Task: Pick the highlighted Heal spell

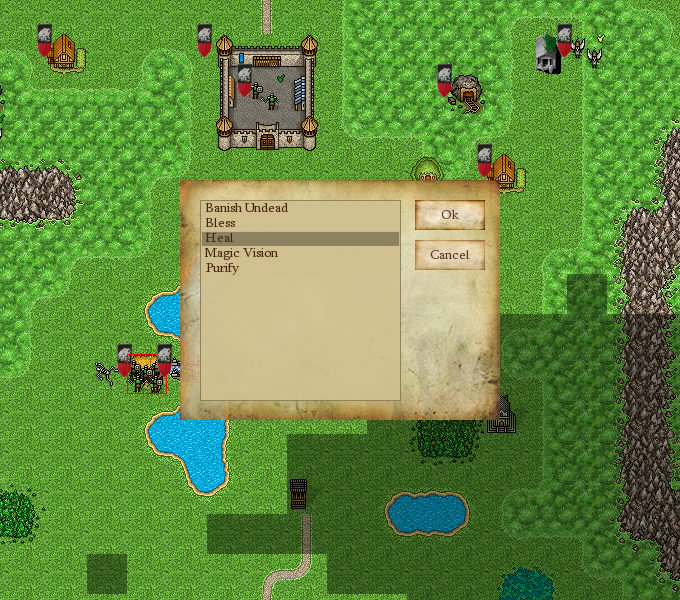Action: click(x=219, y=238)
